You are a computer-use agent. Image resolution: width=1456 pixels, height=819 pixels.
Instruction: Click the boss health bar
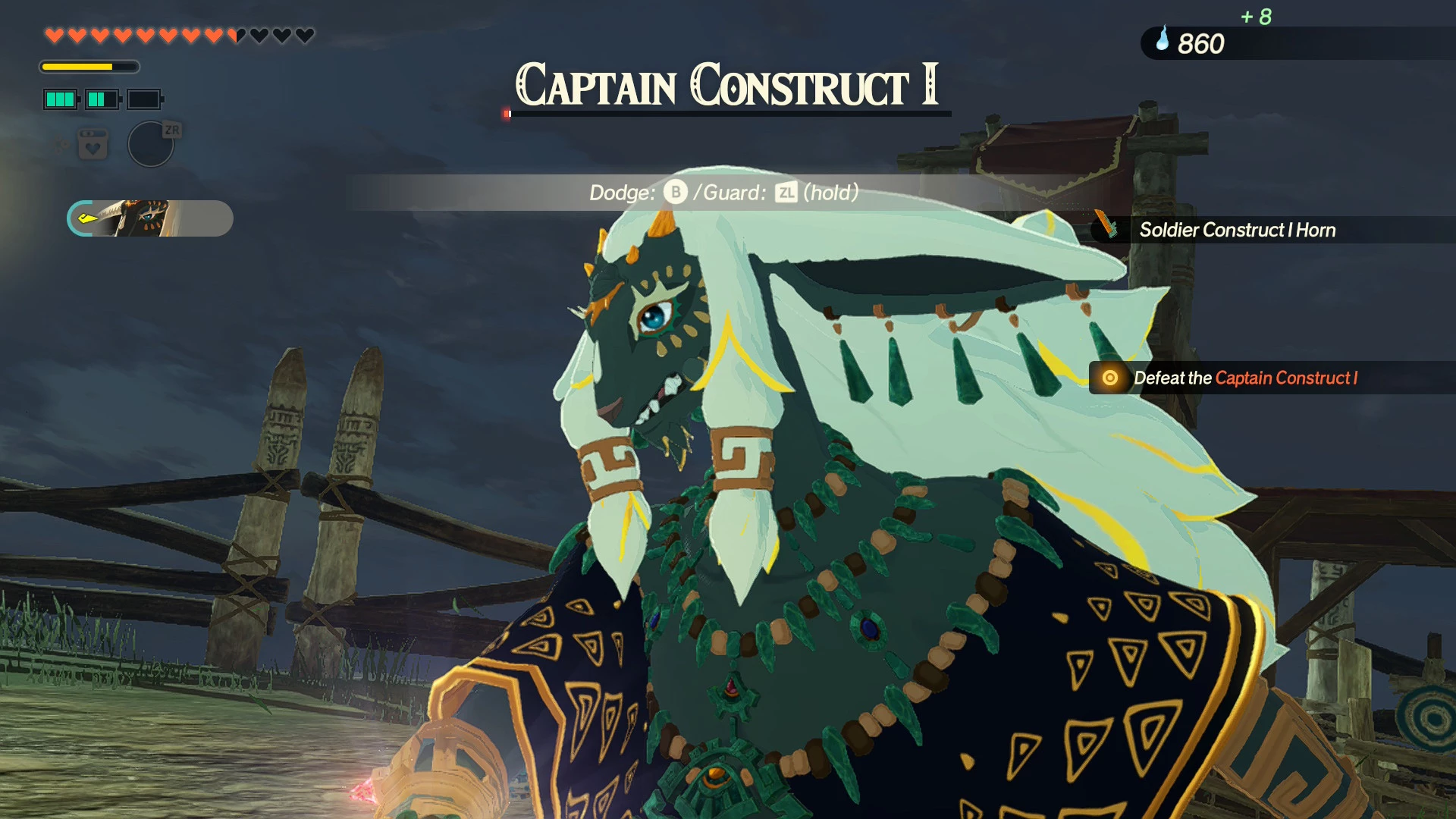coord(728,114)
